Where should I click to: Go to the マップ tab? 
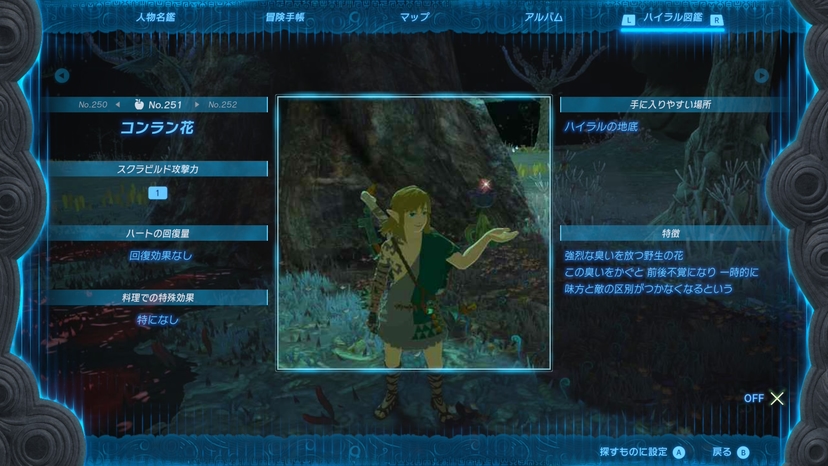pyautogui.click(x=415, y=18)
